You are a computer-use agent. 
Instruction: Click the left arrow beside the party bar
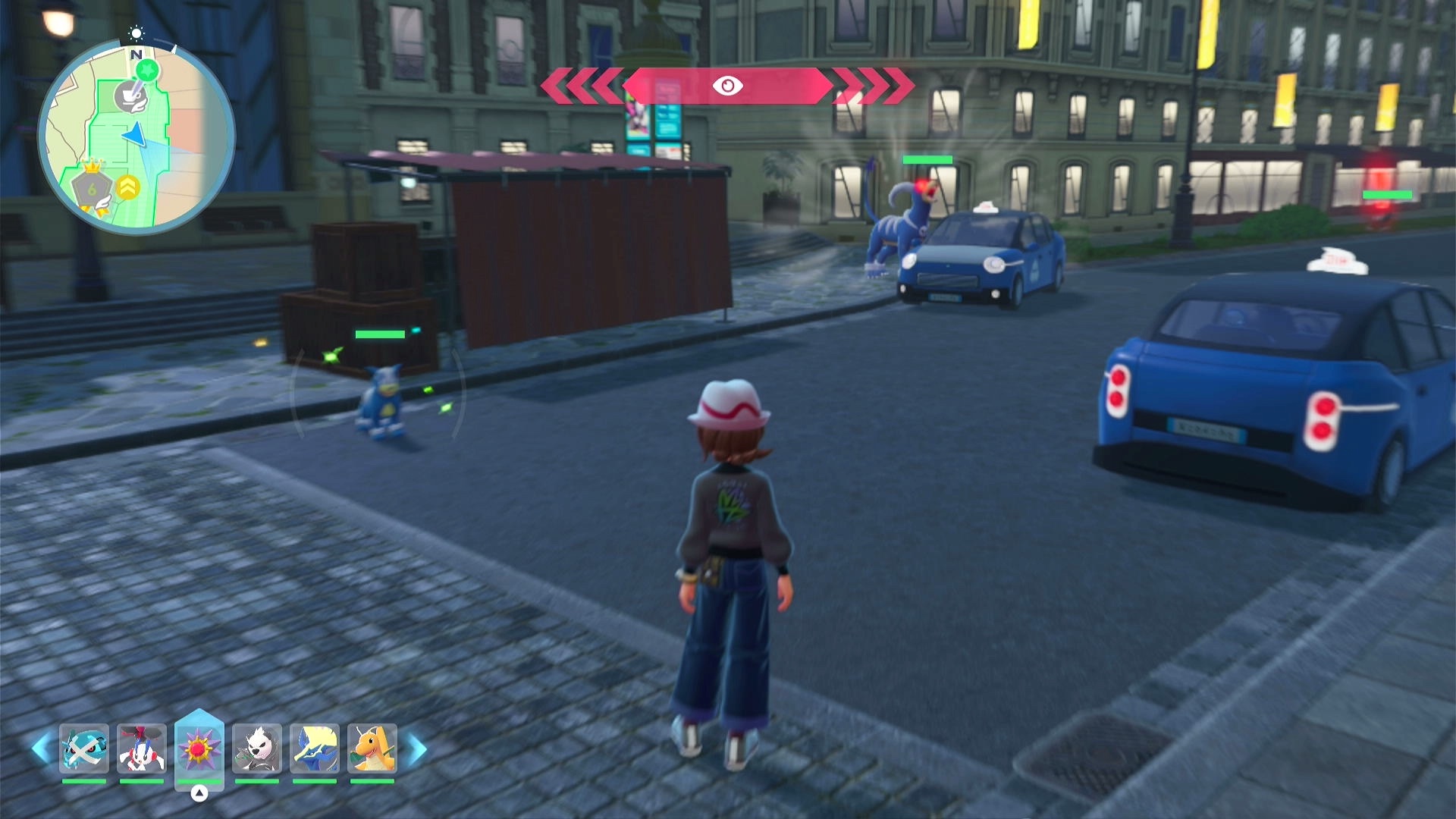[41, 749]
